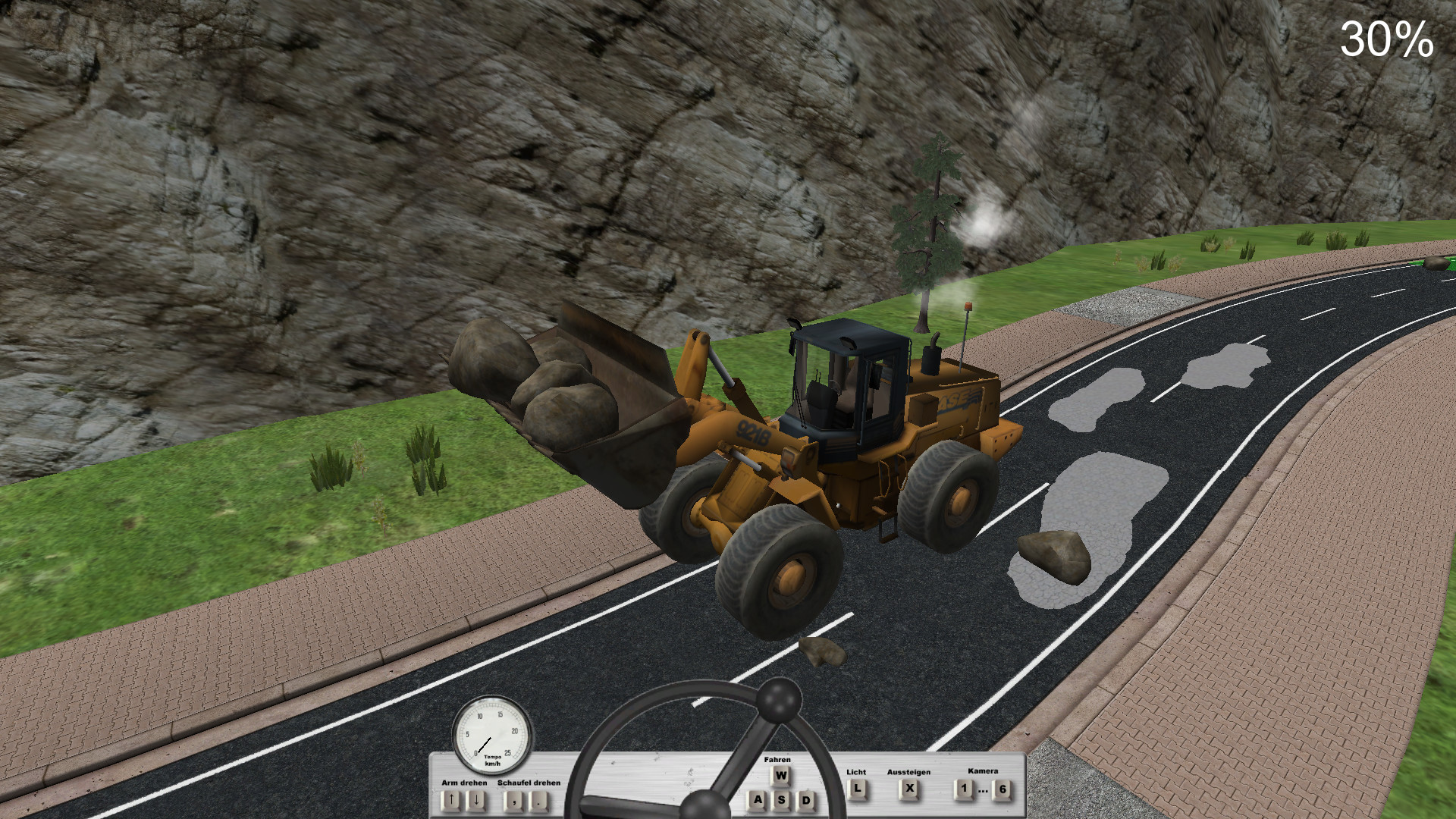Click the Licht label on the control bar
This screenshot has height=819, width=1456.
click(x=857, y=772)
